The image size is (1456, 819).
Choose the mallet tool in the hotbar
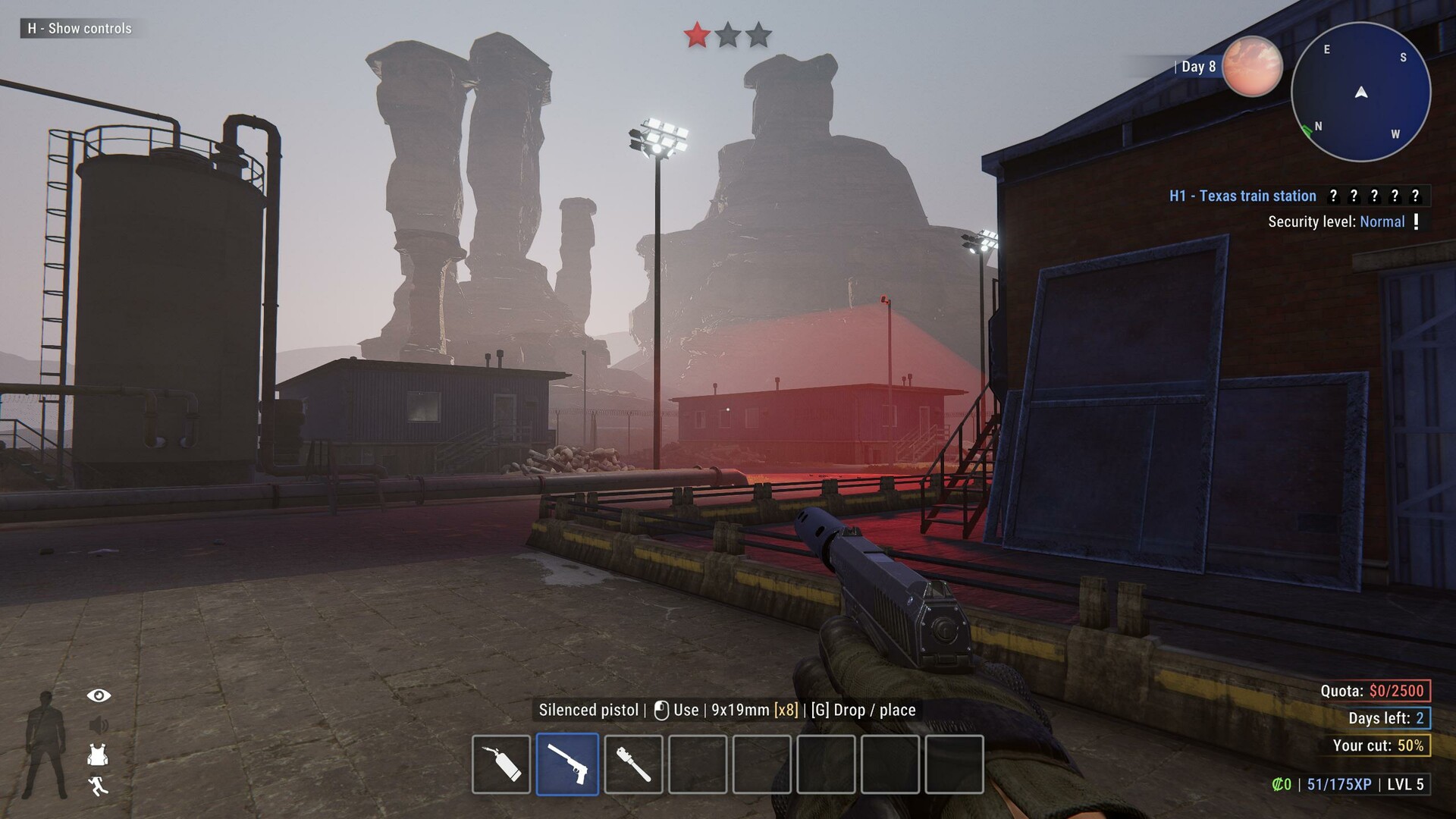pyautogui.click(x=633, y=764)
